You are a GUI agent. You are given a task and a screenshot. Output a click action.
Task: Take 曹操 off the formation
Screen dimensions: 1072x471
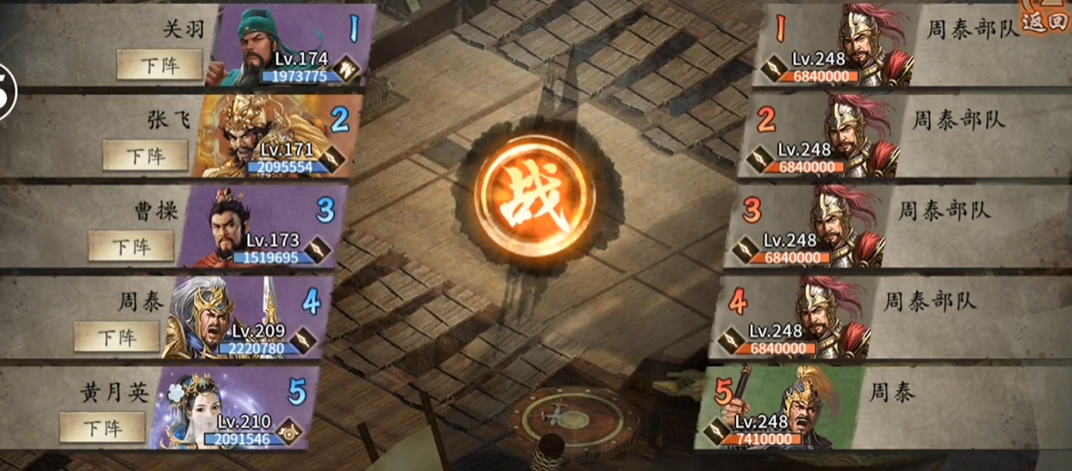131,246
